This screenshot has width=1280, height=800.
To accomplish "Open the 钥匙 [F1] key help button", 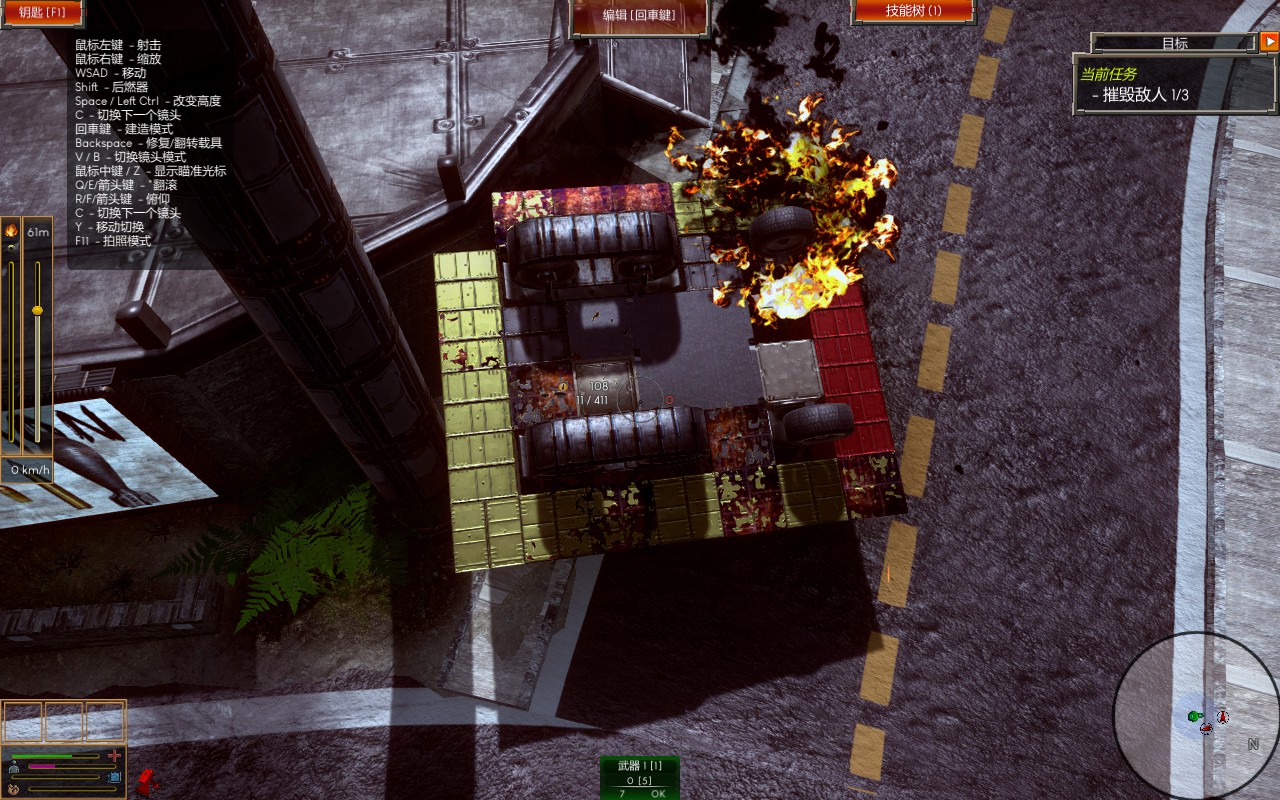I will pos(41,12).
